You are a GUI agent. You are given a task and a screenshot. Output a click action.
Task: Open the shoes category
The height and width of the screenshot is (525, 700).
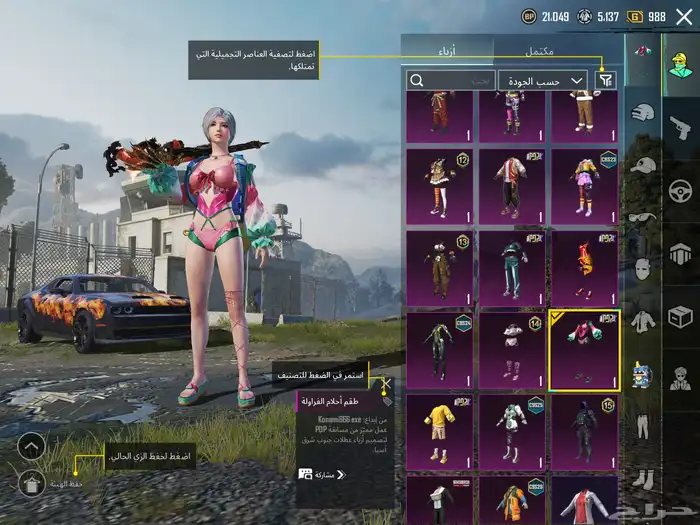[642, 478]
